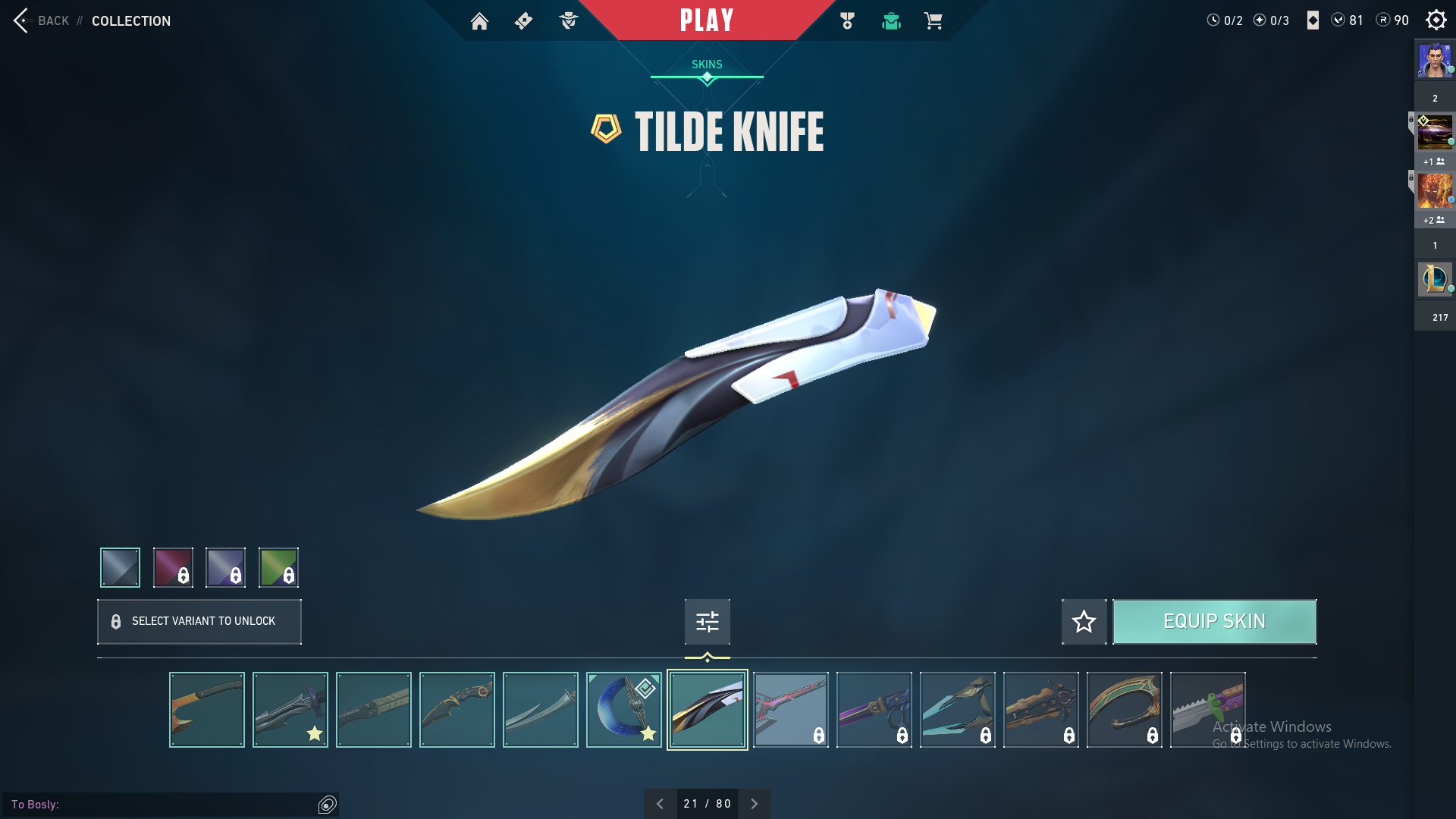Screen dimensions: 1456x819
Task: Equip the Tilde Knife skin
Action: click(1214, 622)
